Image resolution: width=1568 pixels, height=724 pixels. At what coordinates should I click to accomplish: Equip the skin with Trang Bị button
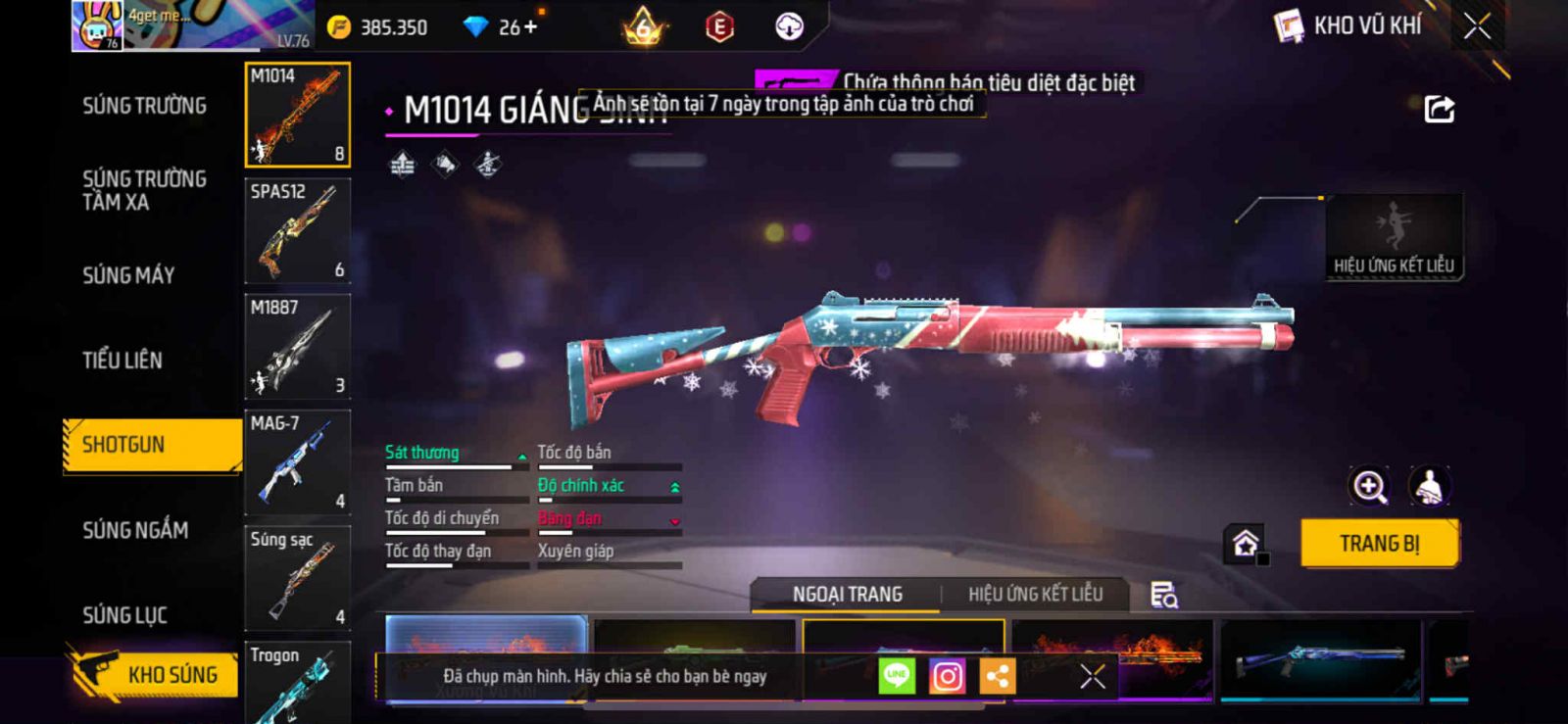[x=1379, y=544]
